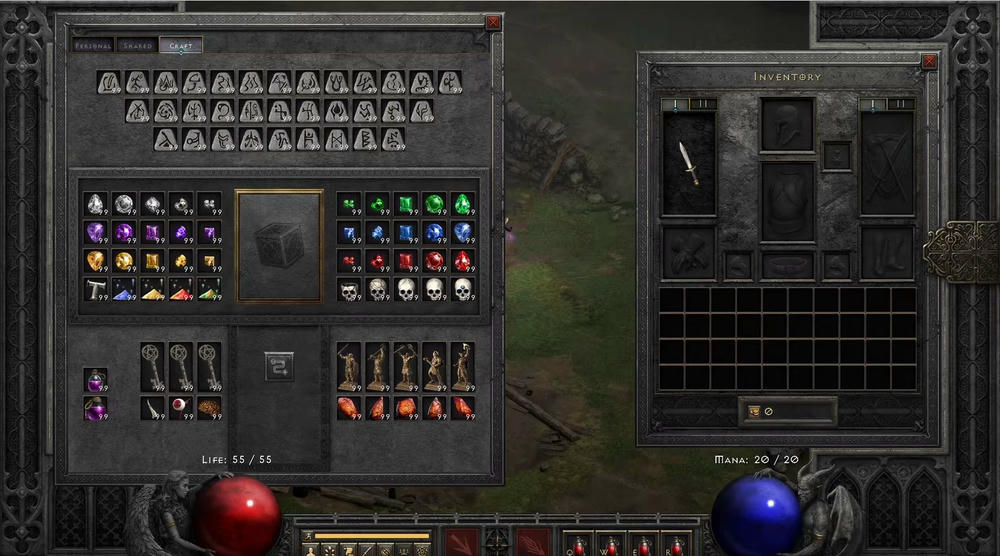Click the gold amount button in inventory
1000x556 pixels.
[754, 411]
